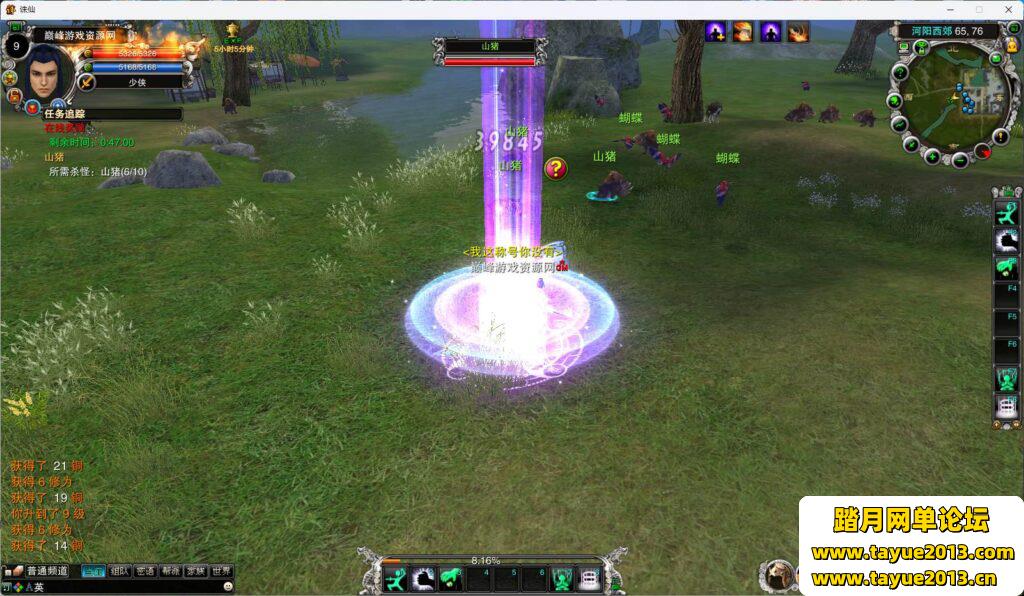
Task: Switch to the 组队 team chat tab
Action: (119, 571)
